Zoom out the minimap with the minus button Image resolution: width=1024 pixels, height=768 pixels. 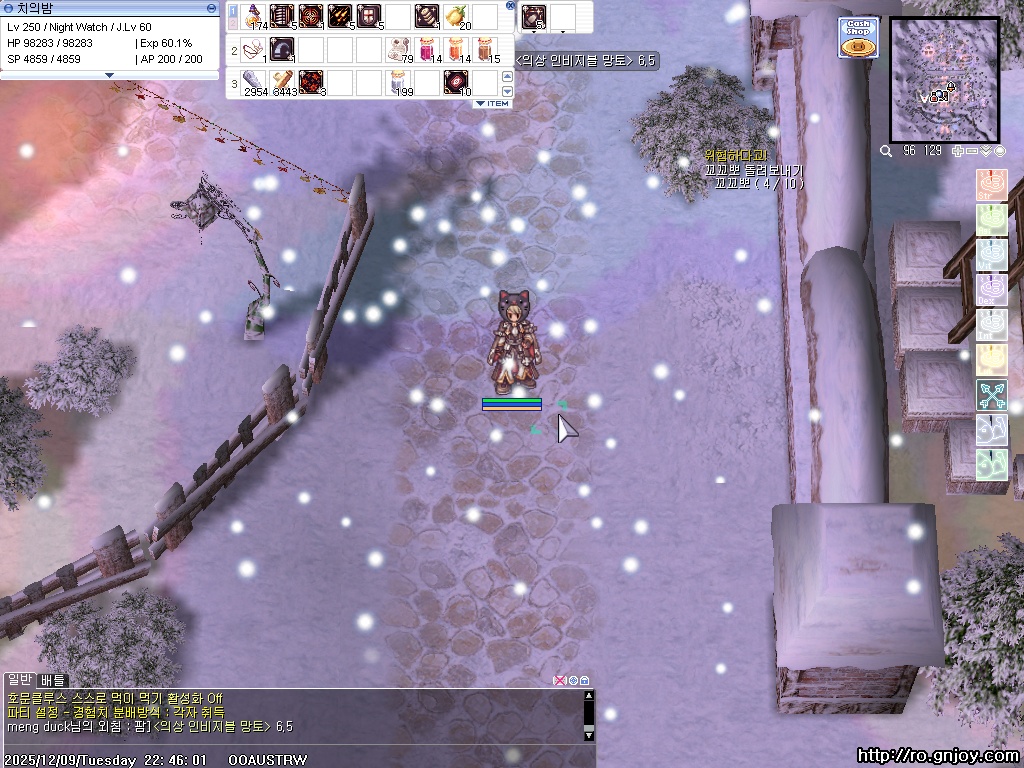972,151
